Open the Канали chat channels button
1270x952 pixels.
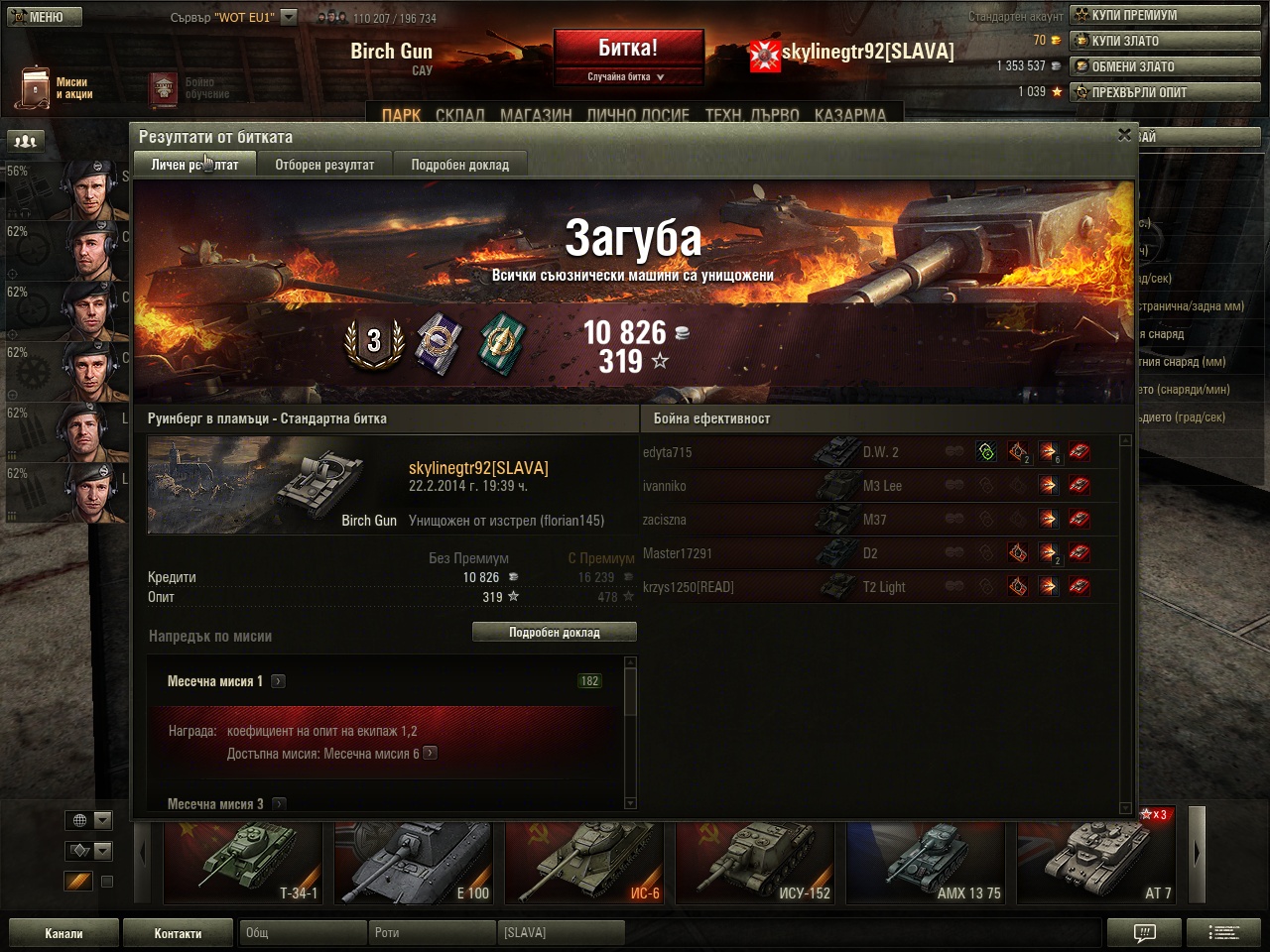pyautogui.click(x=63, y=933)
